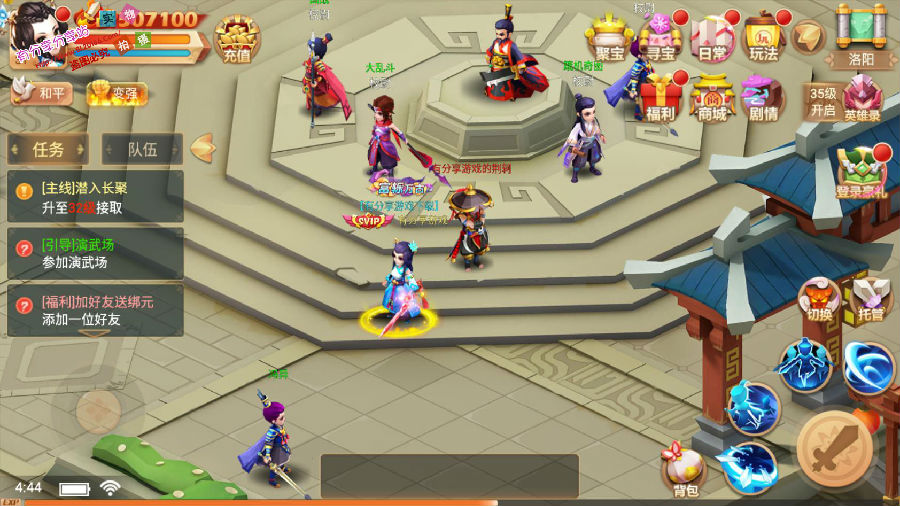The image size is (900, 506).
Task: Select the 福利 add-friend reward quest
Action: click(x=96, y=310)
